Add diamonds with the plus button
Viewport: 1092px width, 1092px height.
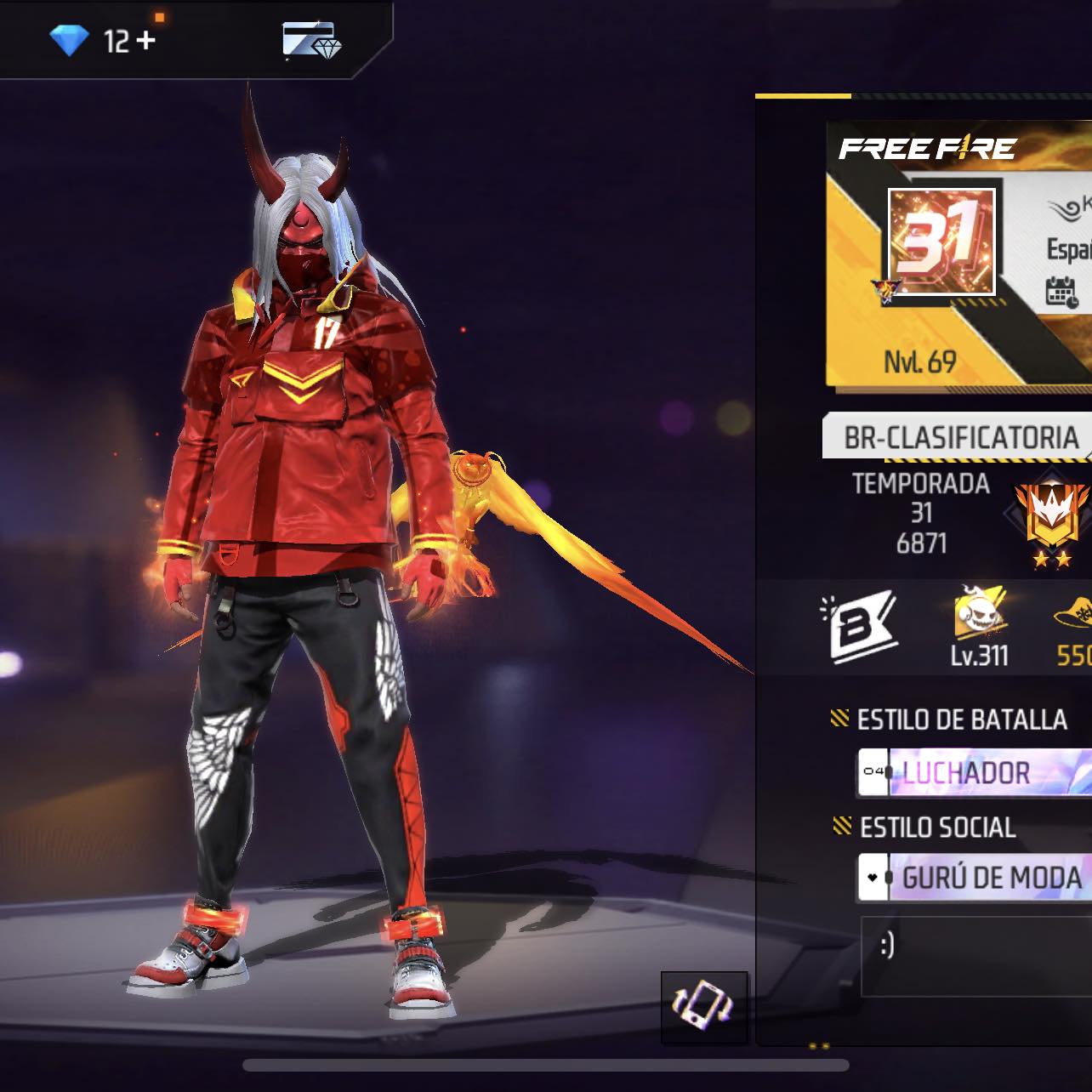[x=145, y=40]
